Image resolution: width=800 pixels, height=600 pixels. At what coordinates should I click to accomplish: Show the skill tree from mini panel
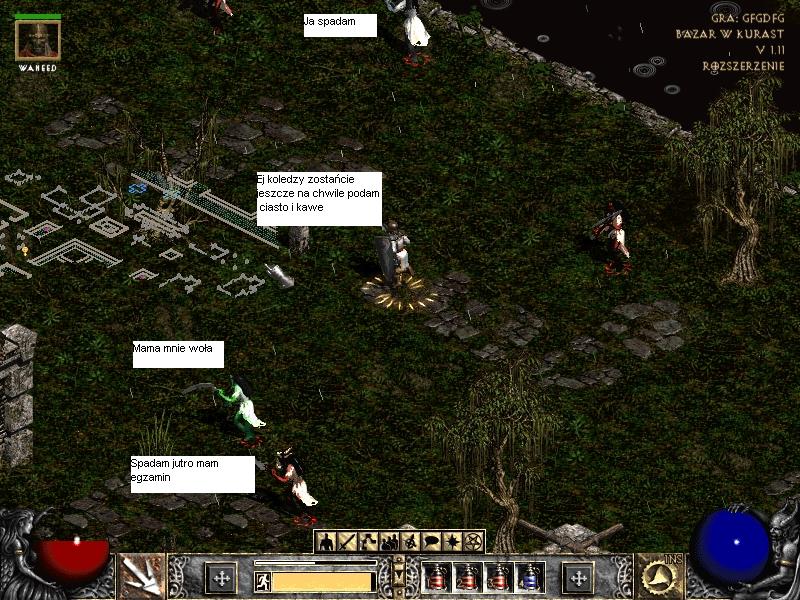point(369,542)
